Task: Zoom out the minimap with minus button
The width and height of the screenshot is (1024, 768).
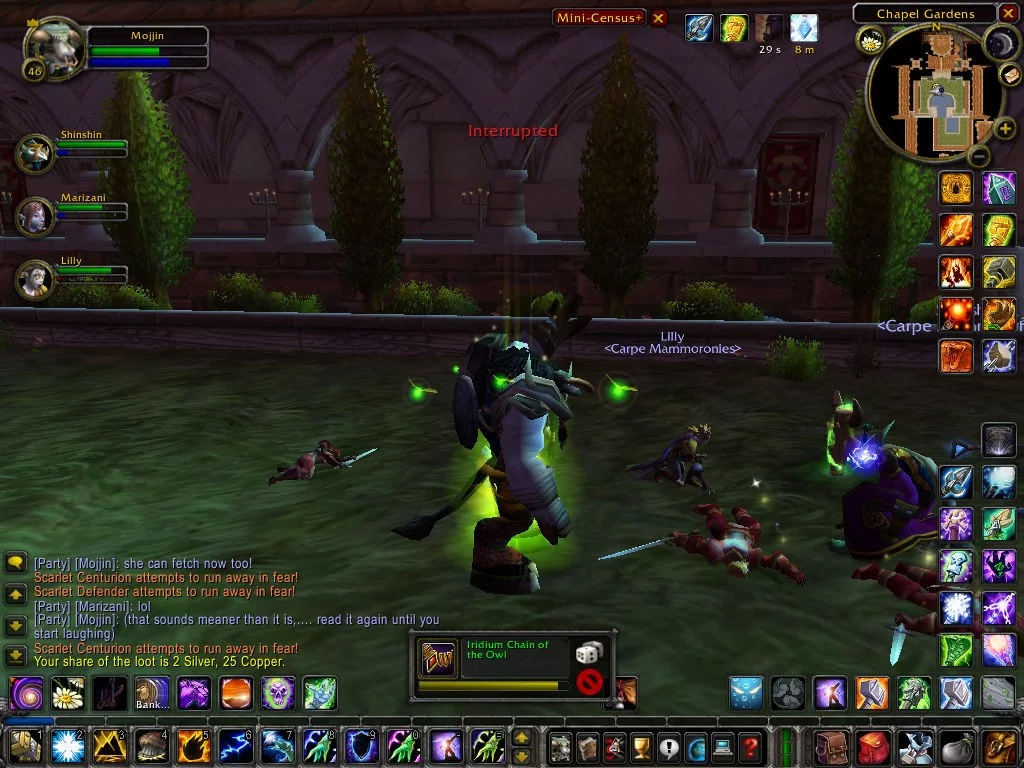Action: [980, 156]
